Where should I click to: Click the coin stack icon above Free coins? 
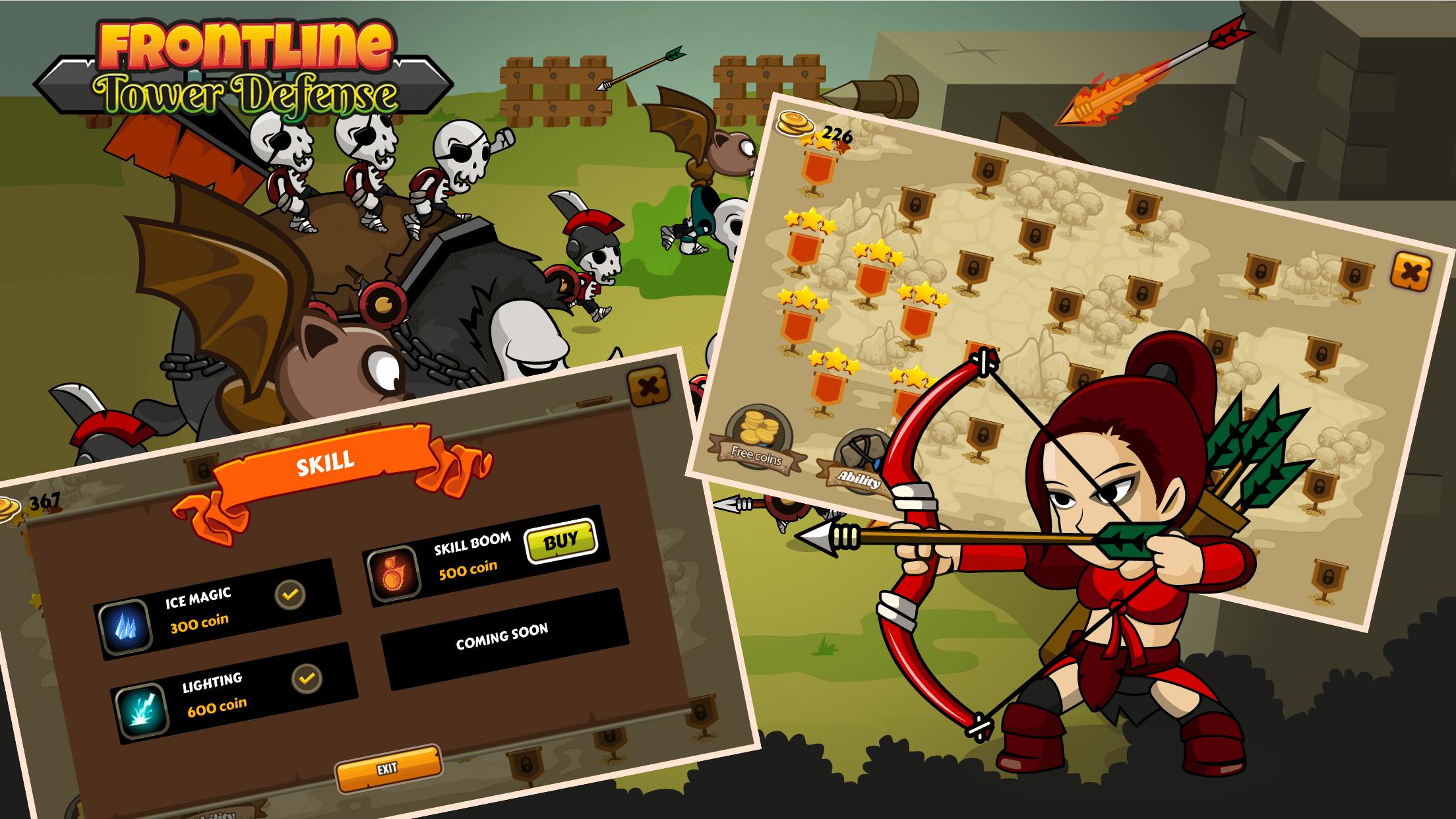pos(757,427)
